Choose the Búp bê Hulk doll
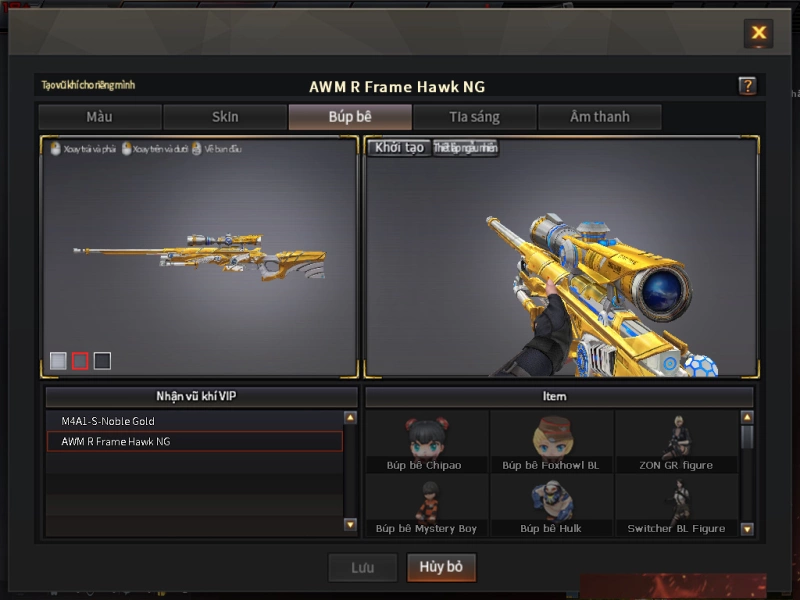Screen dimensions: 800x600 (551, 505)
